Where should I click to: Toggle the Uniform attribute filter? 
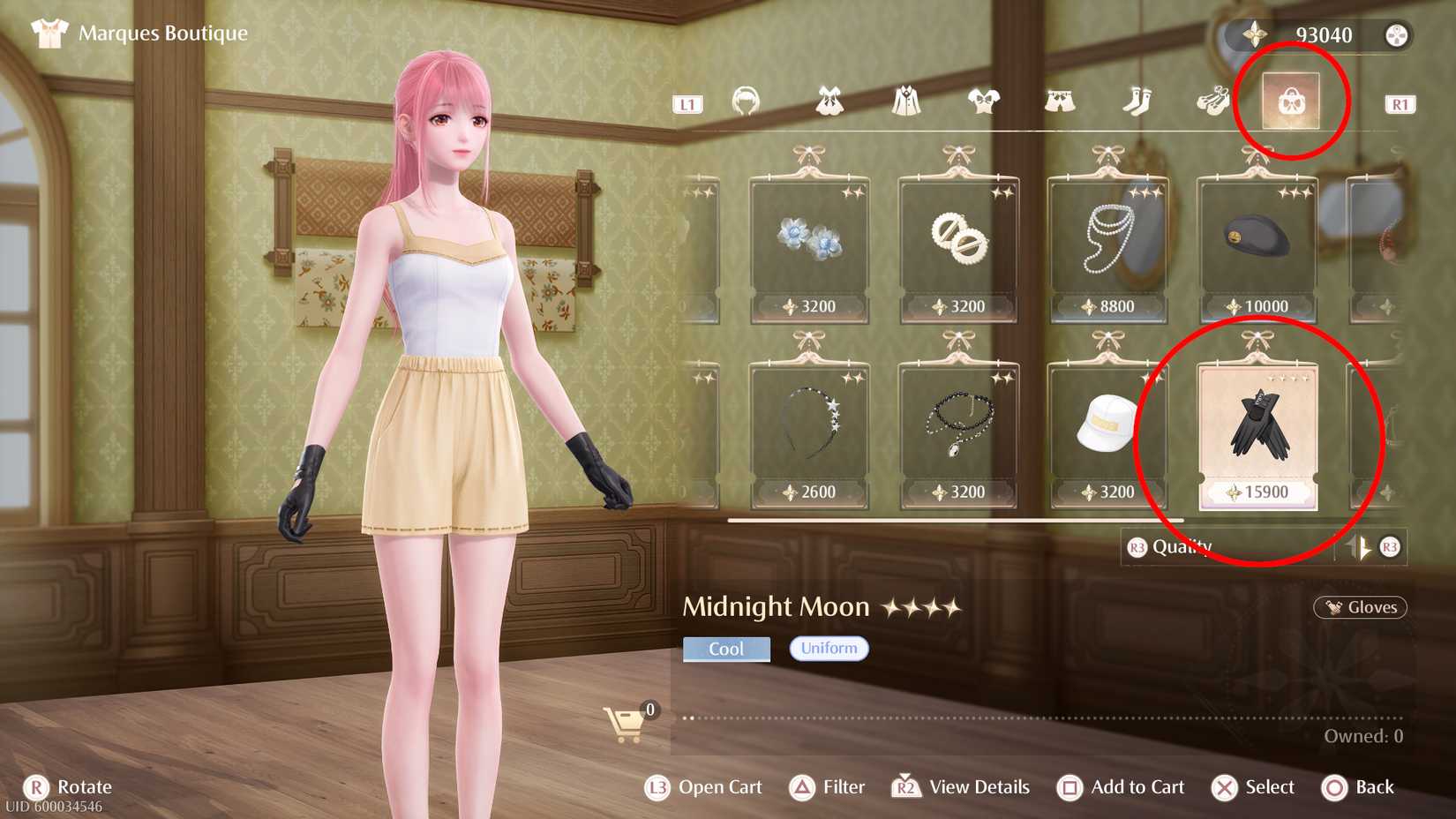tap(828, 648)
